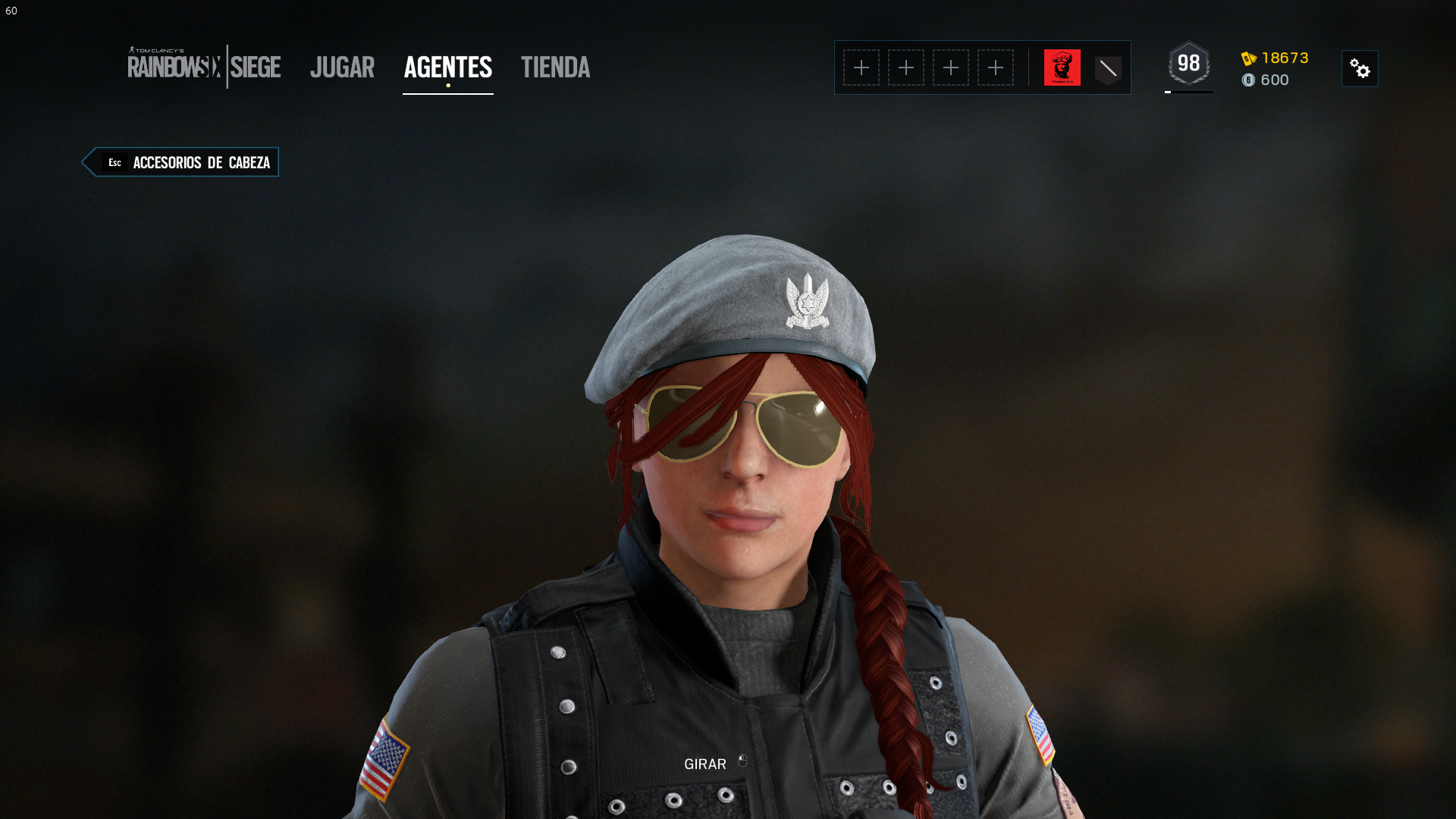Switch to the Tienda tab

(555, 67)
